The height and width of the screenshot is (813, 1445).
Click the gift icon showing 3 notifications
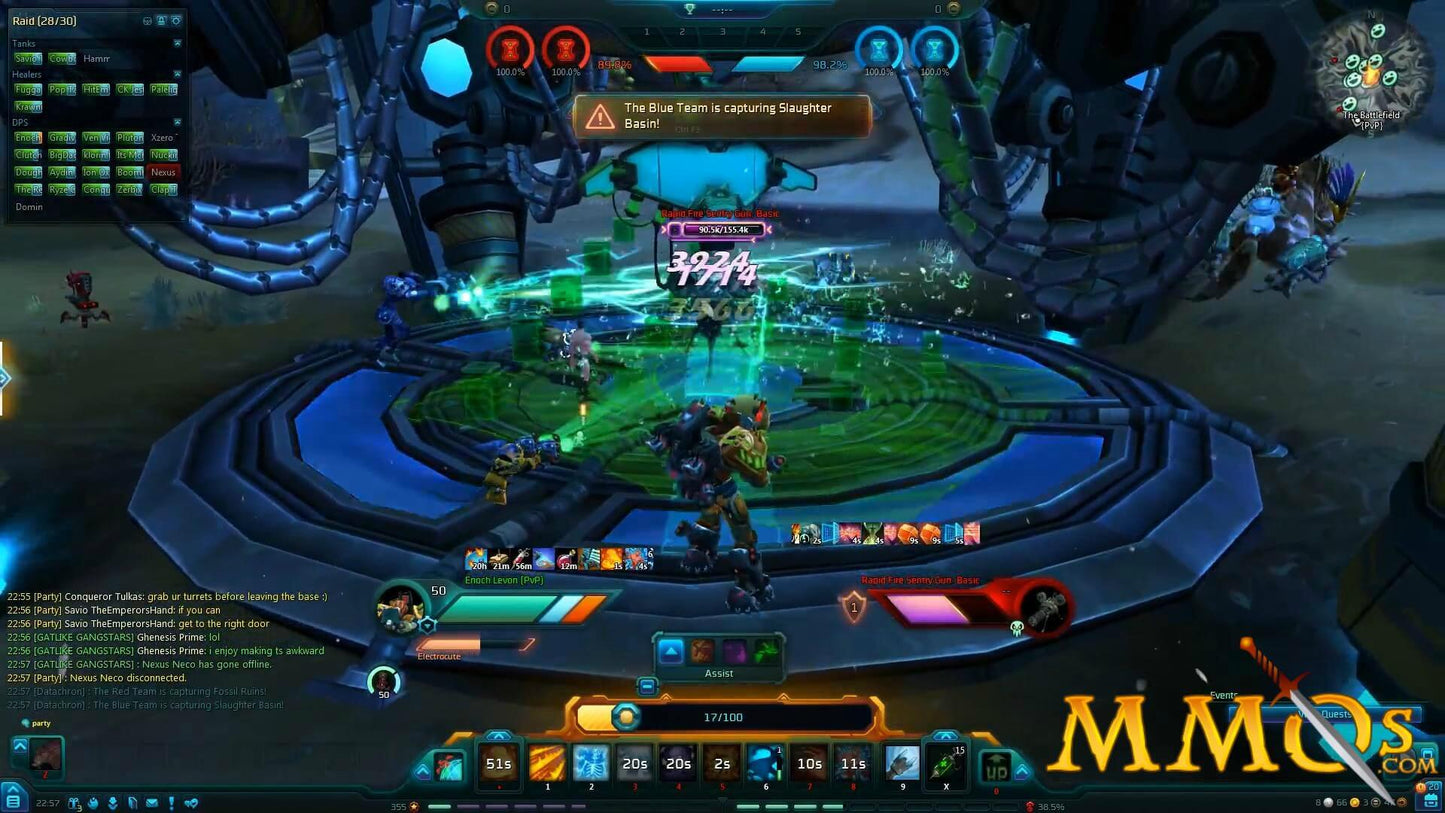(75, 802)
